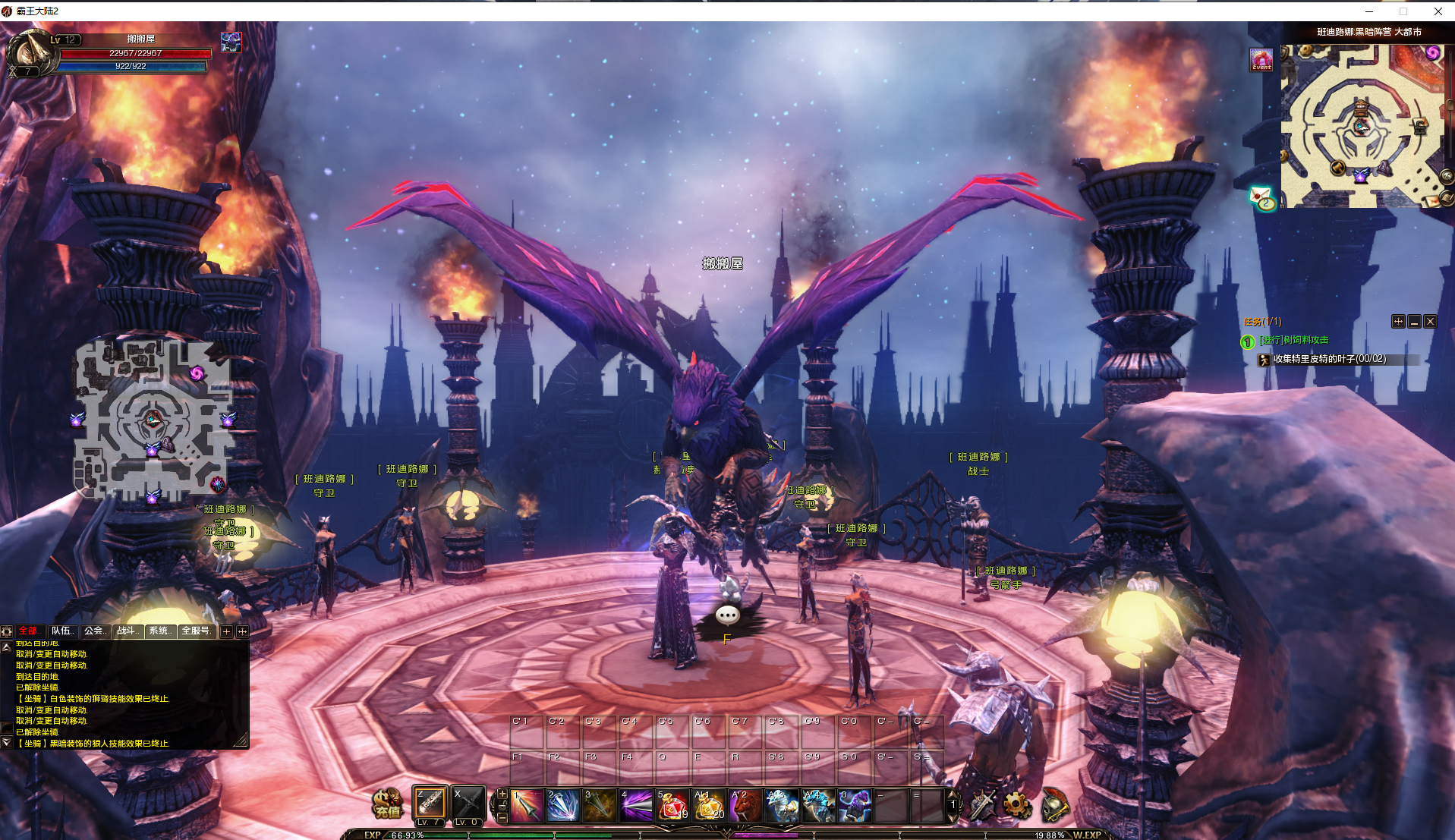Switch to the 队伍 chat tab

coord(62,631)
